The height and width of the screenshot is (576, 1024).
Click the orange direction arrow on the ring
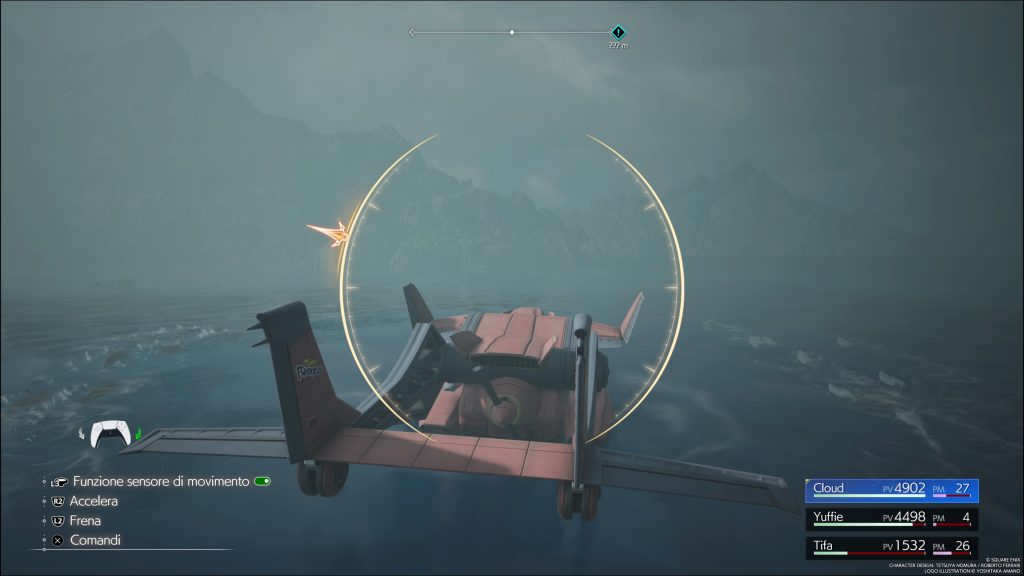click(x=332, y=233)
